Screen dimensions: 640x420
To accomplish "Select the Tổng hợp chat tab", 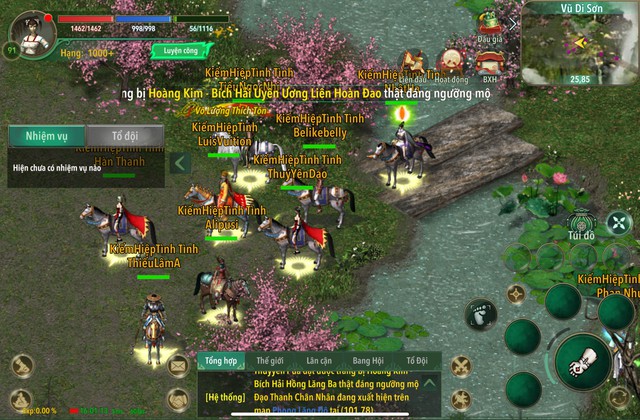I will [x=220, y=360].
